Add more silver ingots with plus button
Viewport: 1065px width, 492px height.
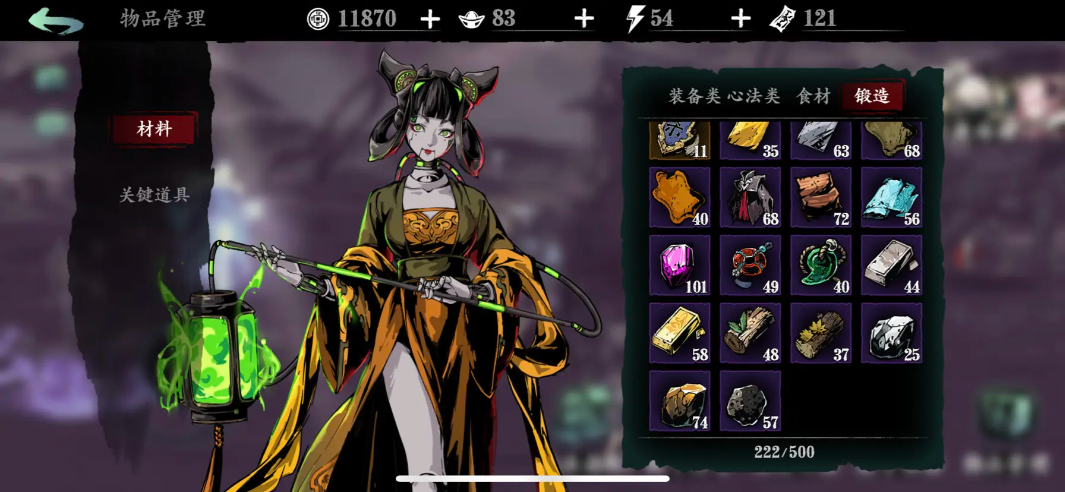pos(585,19)
